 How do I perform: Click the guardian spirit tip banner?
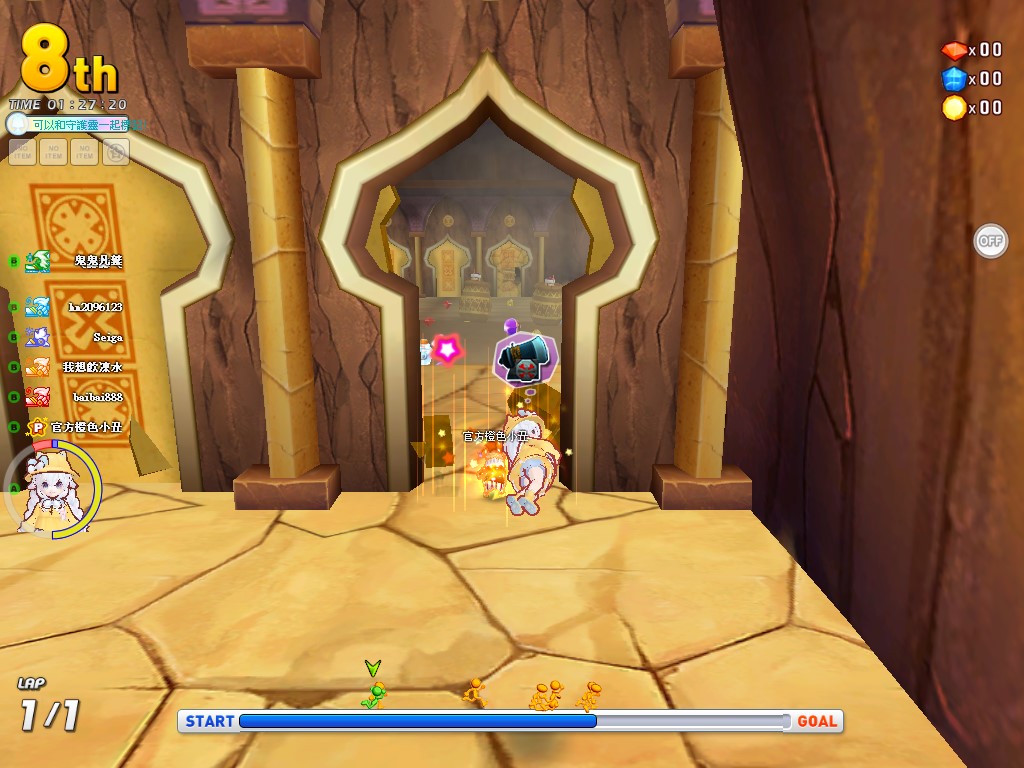(85, 125)
